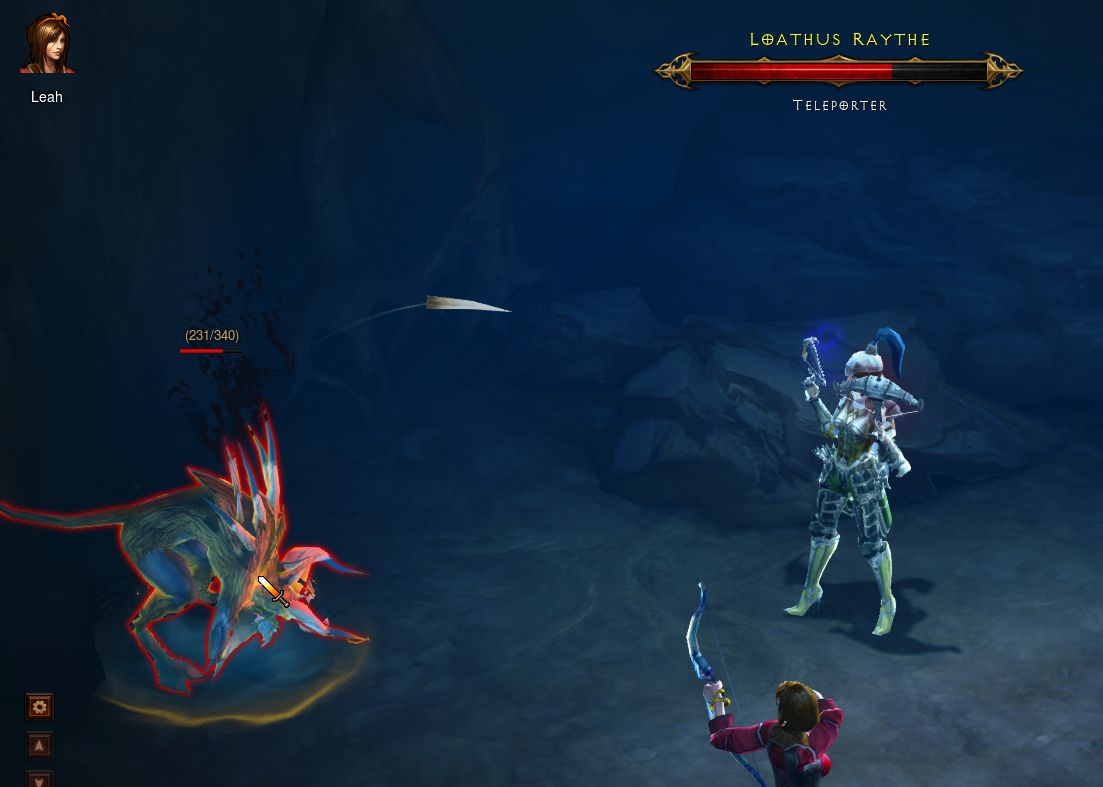Click the chat scroll up arrow button
The height and width of the screenshot is (787, 1103).
(x=39, y=745)
